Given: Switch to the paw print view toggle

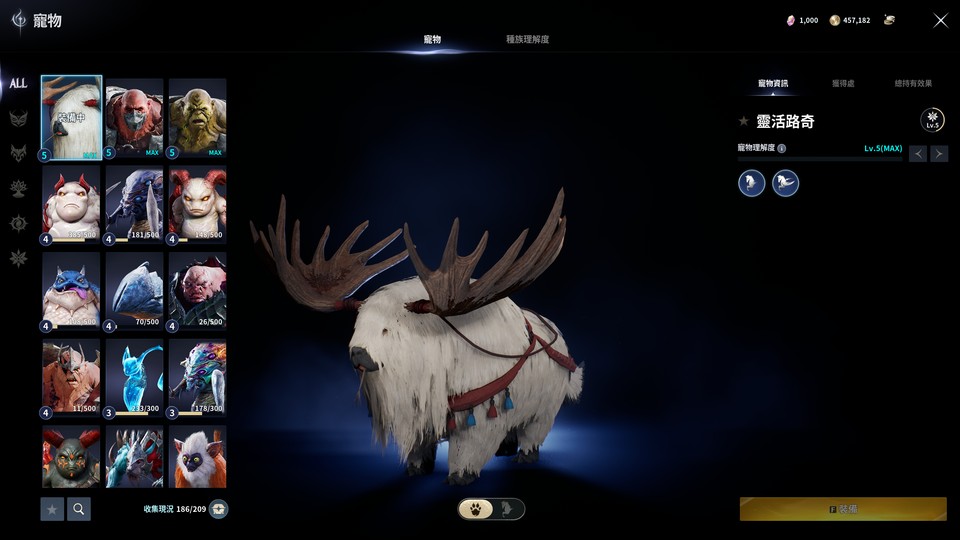Looking at the screenshot, I should pyautogui.click(x=476, y=509).
